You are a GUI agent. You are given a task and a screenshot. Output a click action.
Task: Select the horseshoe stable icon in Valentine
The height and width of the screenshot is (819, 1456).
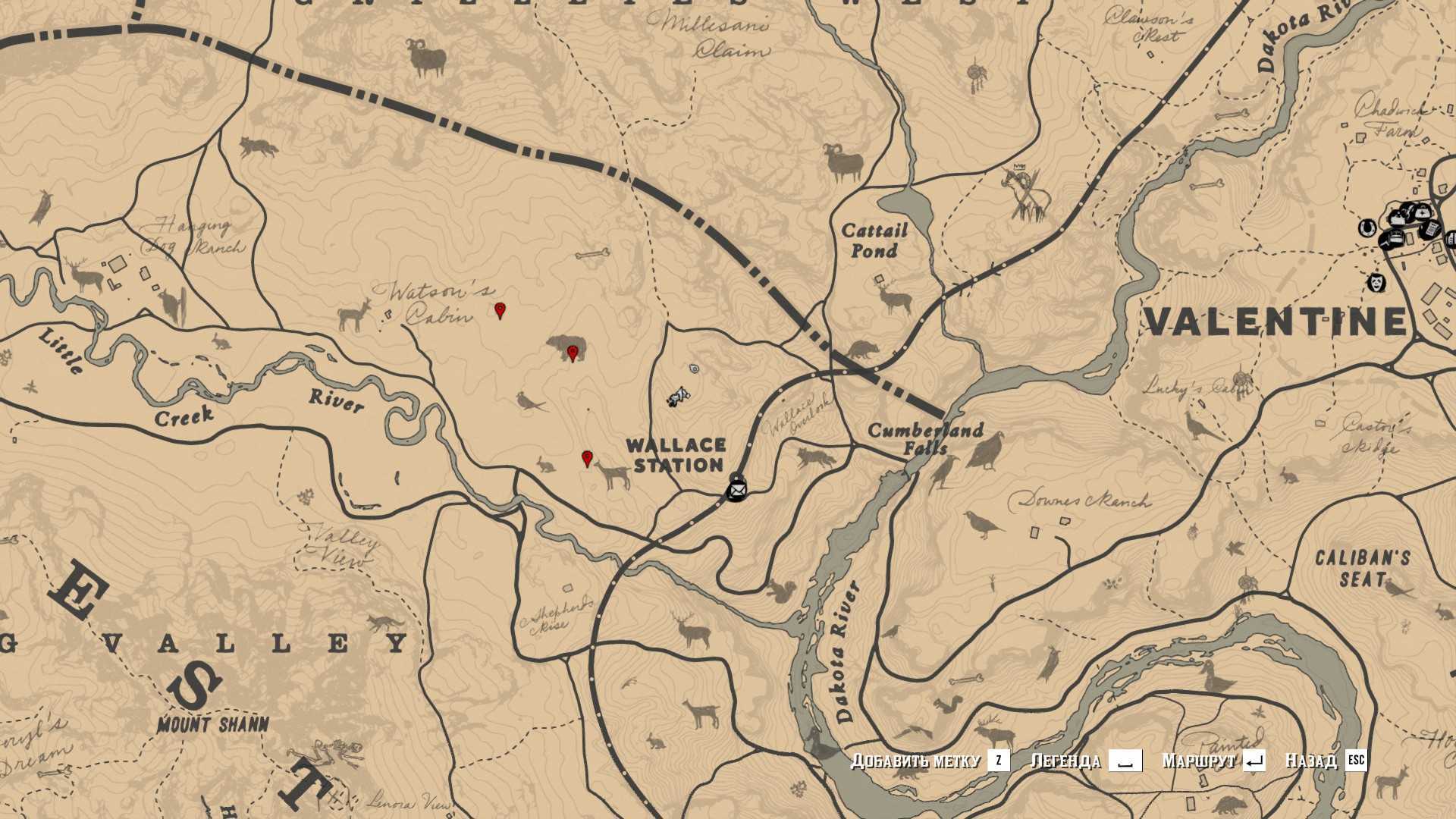click(1367, 226)
